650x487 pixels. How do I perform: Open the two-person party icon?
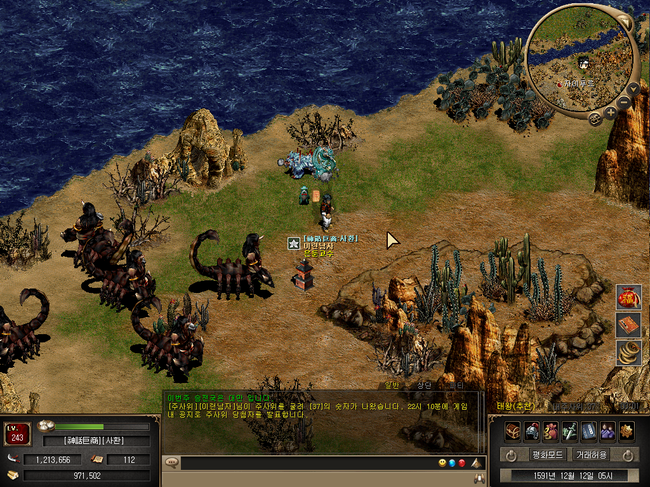click(x=607, y=430)
